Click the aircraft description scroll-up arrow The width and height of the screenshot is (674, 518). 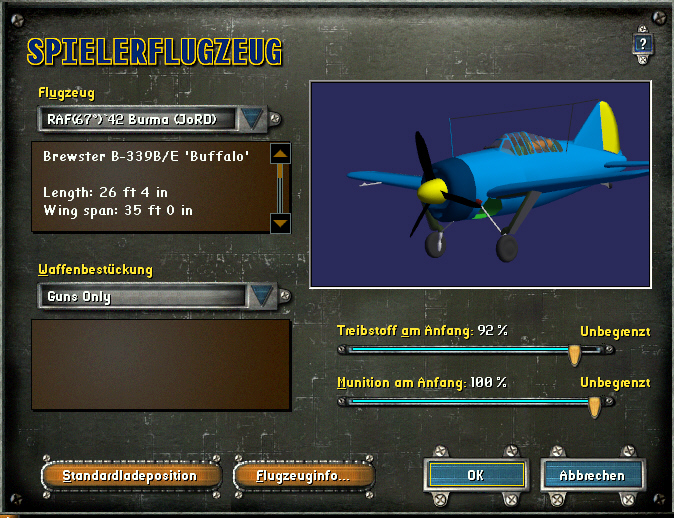click(280, 155)
